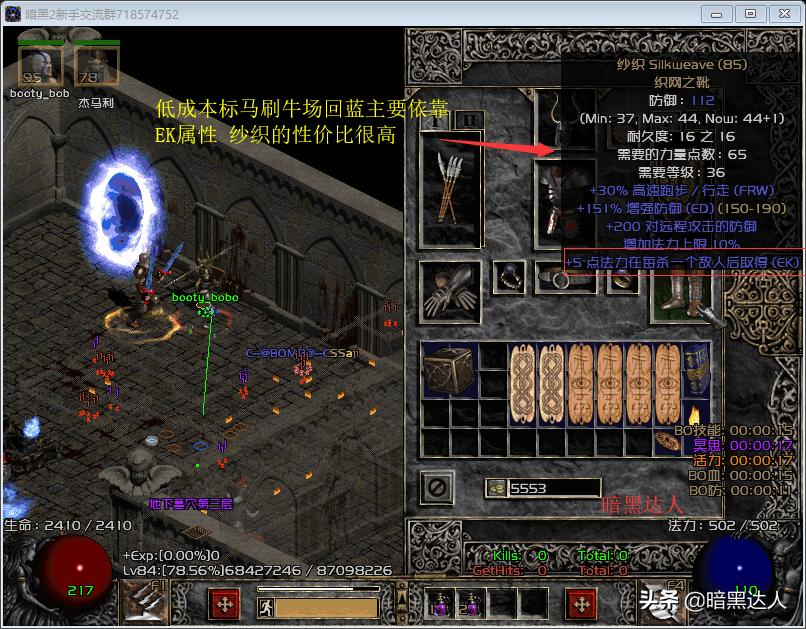Click the gold coin button
The height and width of the screenshot is (629, 806).
[496, 488]
